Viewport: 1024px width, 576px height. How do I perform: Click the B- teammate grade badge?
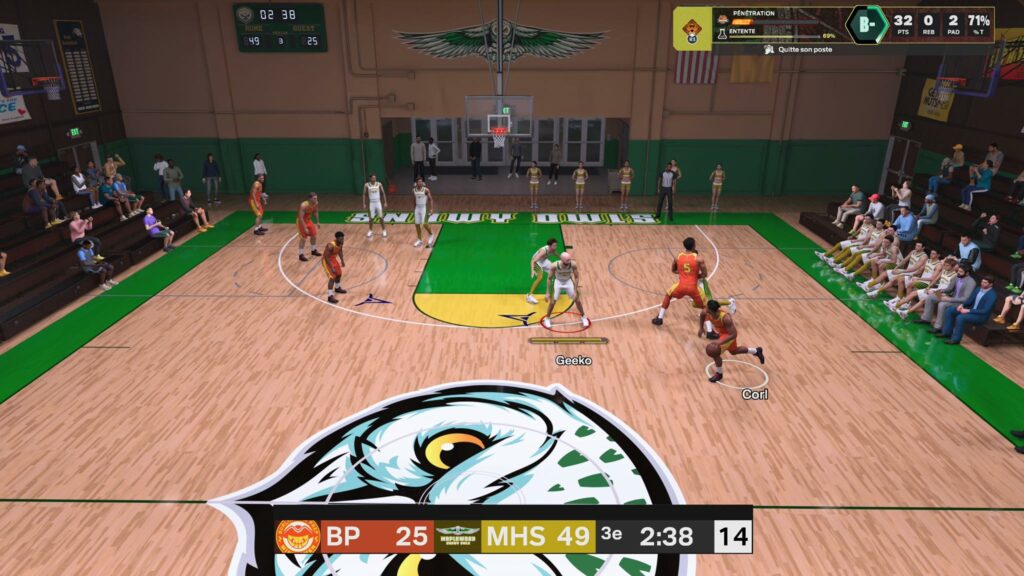tap(866, 24)
